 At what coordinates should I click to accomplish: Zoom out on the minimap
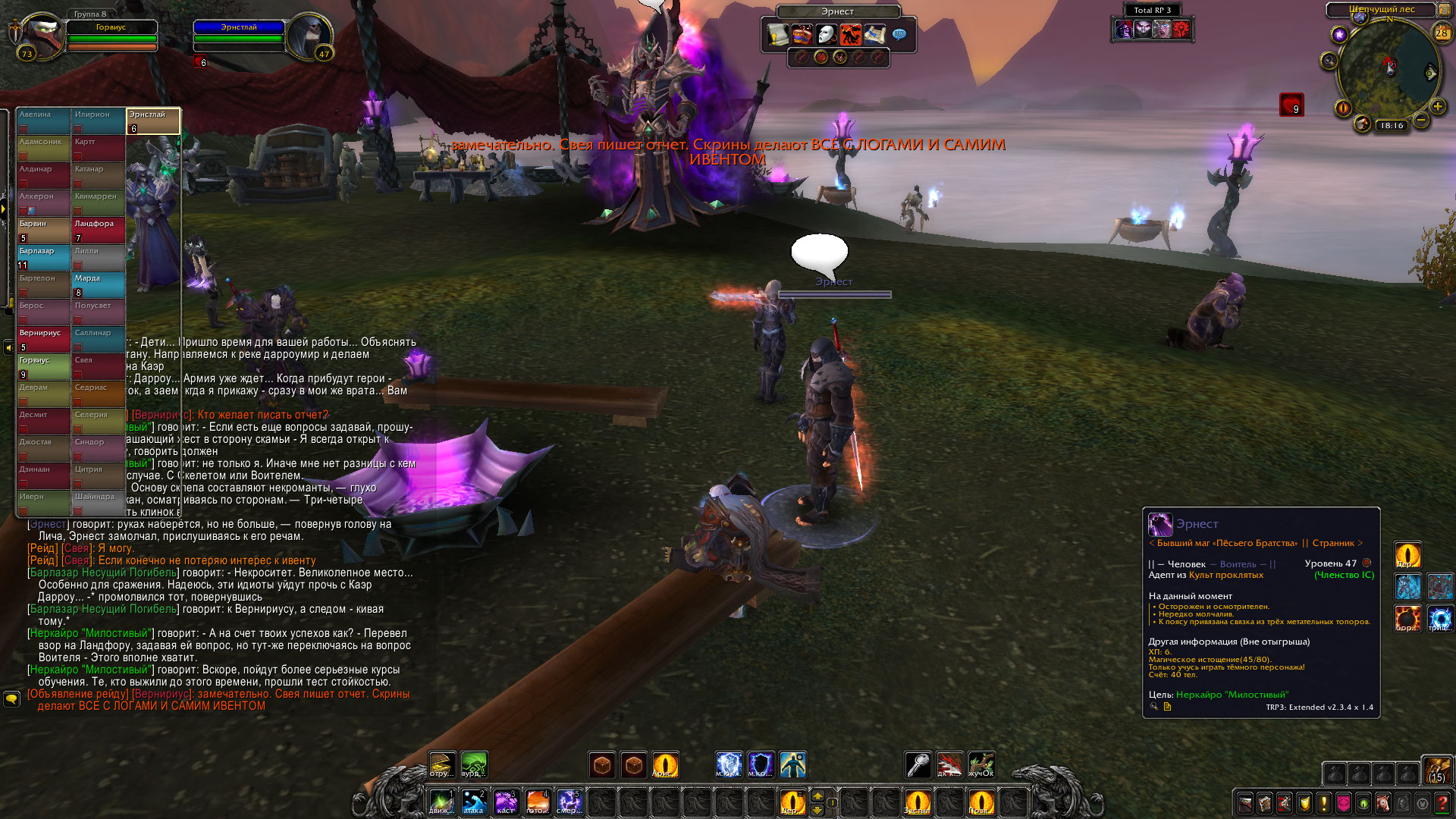click(x=1421, y=120)
